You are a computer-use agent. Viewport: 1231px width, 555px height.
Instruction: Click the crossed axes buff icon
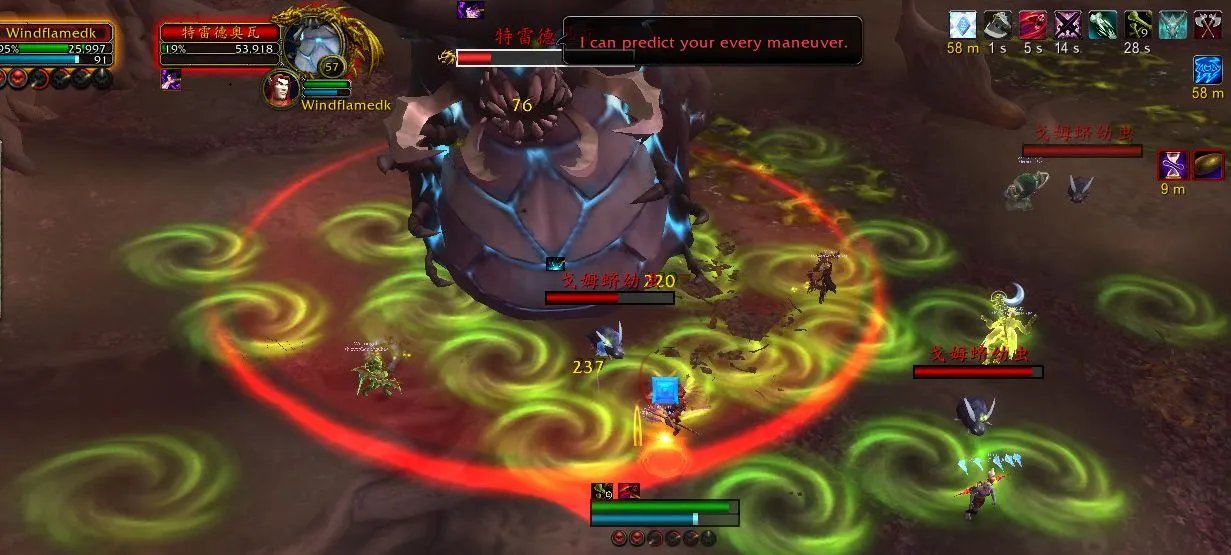(x=1207, y=24)
